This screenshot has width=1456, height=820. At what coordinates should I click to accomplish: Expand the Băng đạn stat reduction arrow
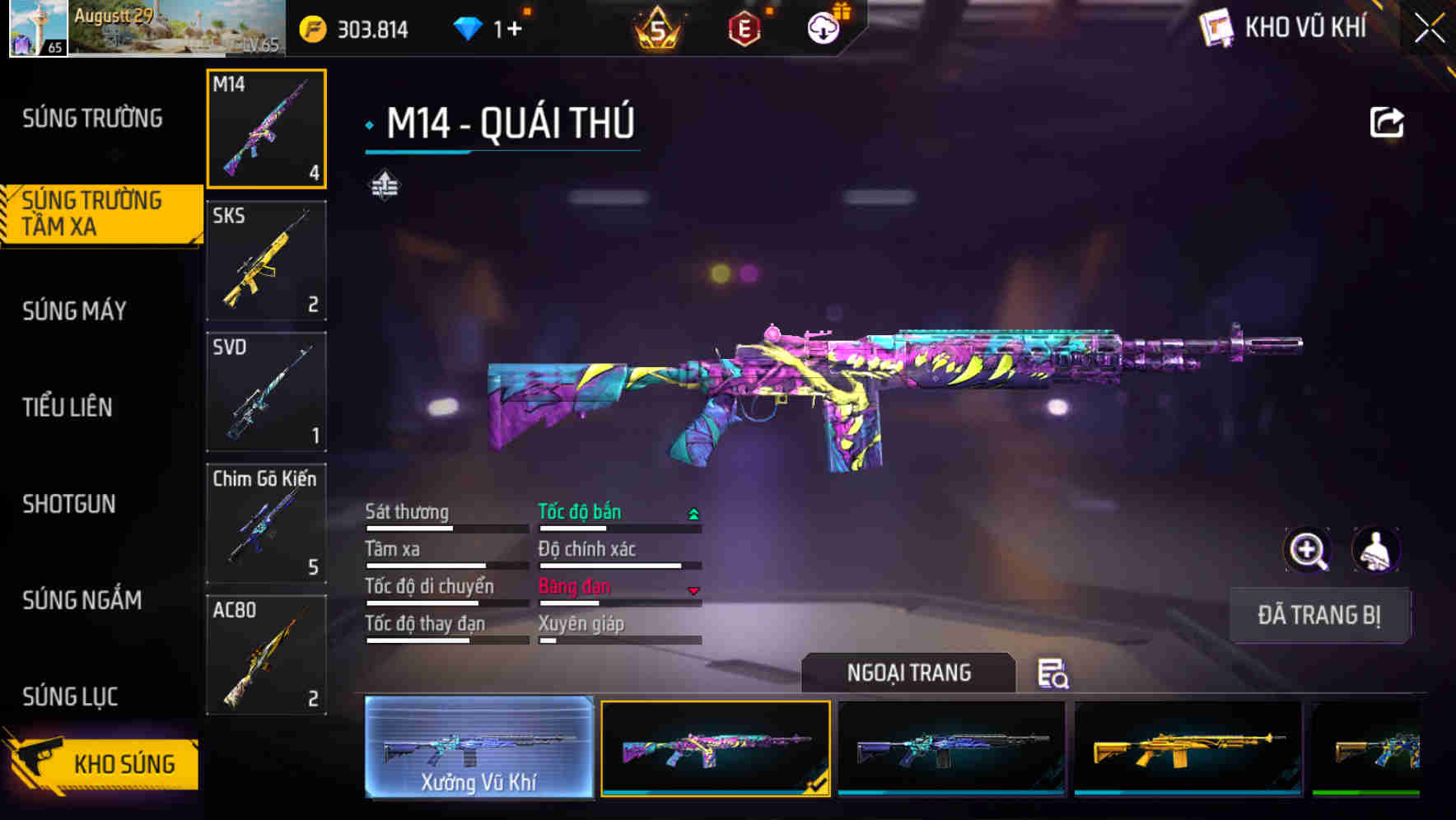point(693,590)
